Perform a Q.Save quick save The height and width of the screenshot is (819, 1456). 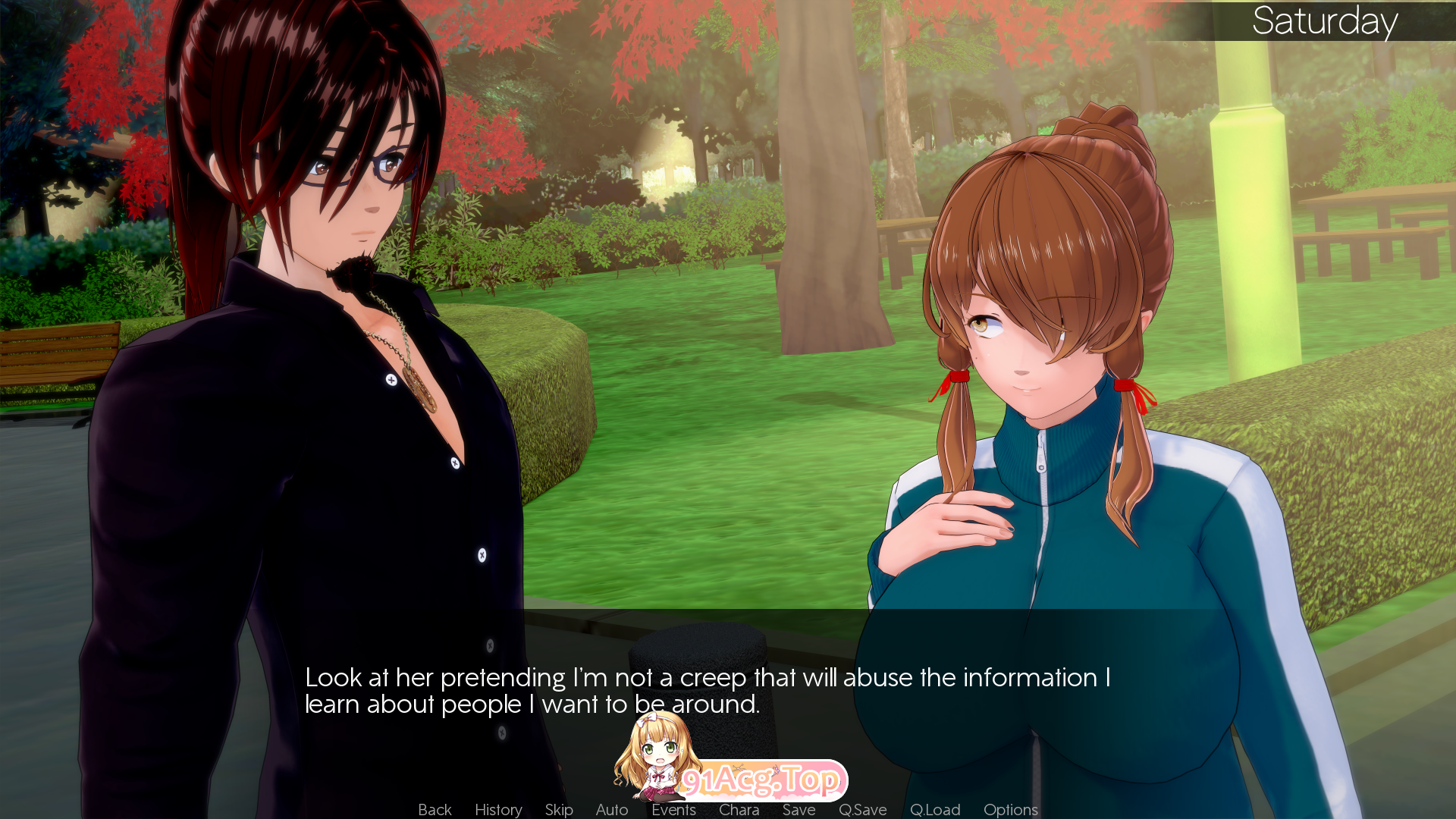[862, 809]
